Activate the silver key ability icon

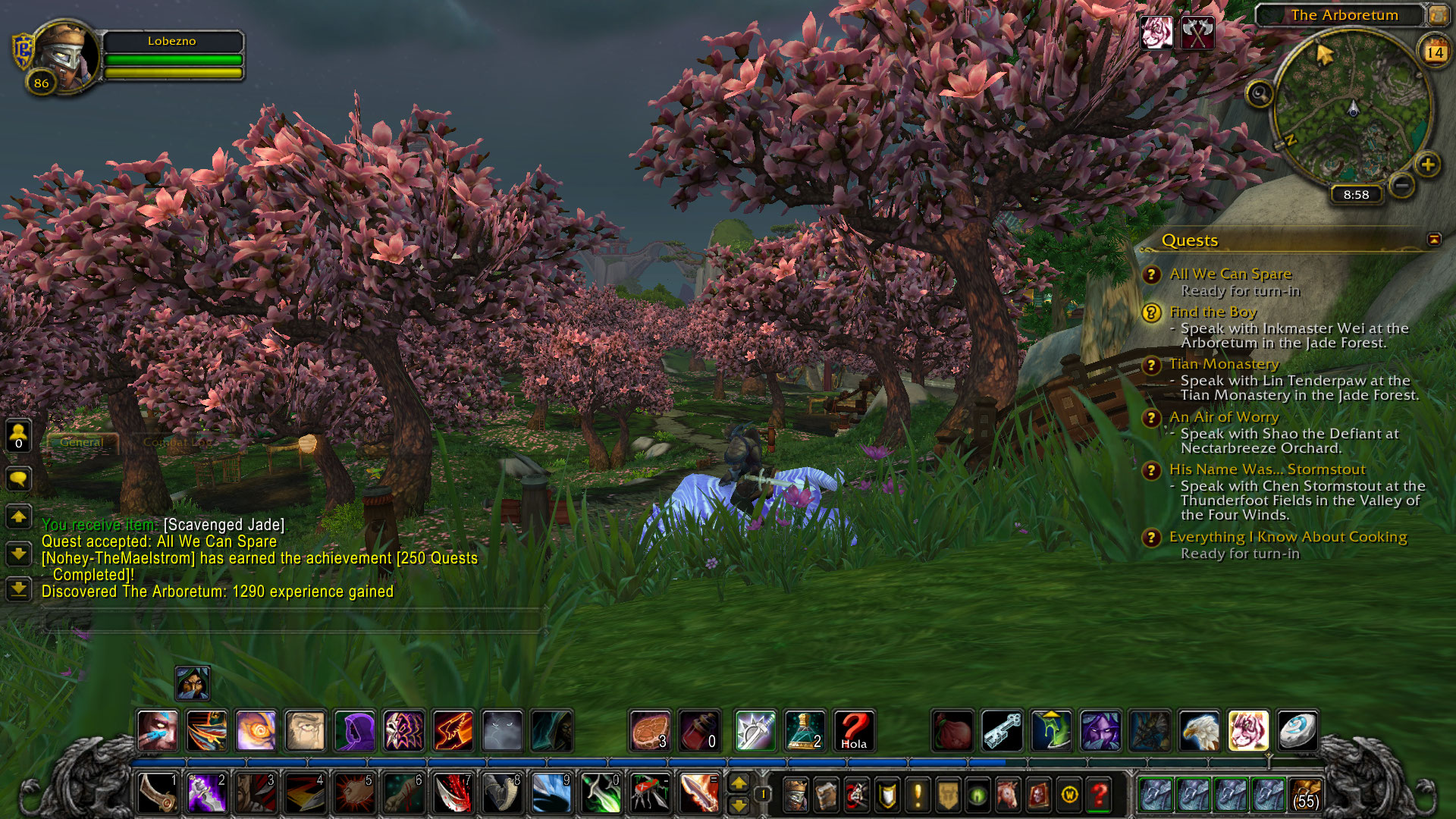coord(1002,730)
